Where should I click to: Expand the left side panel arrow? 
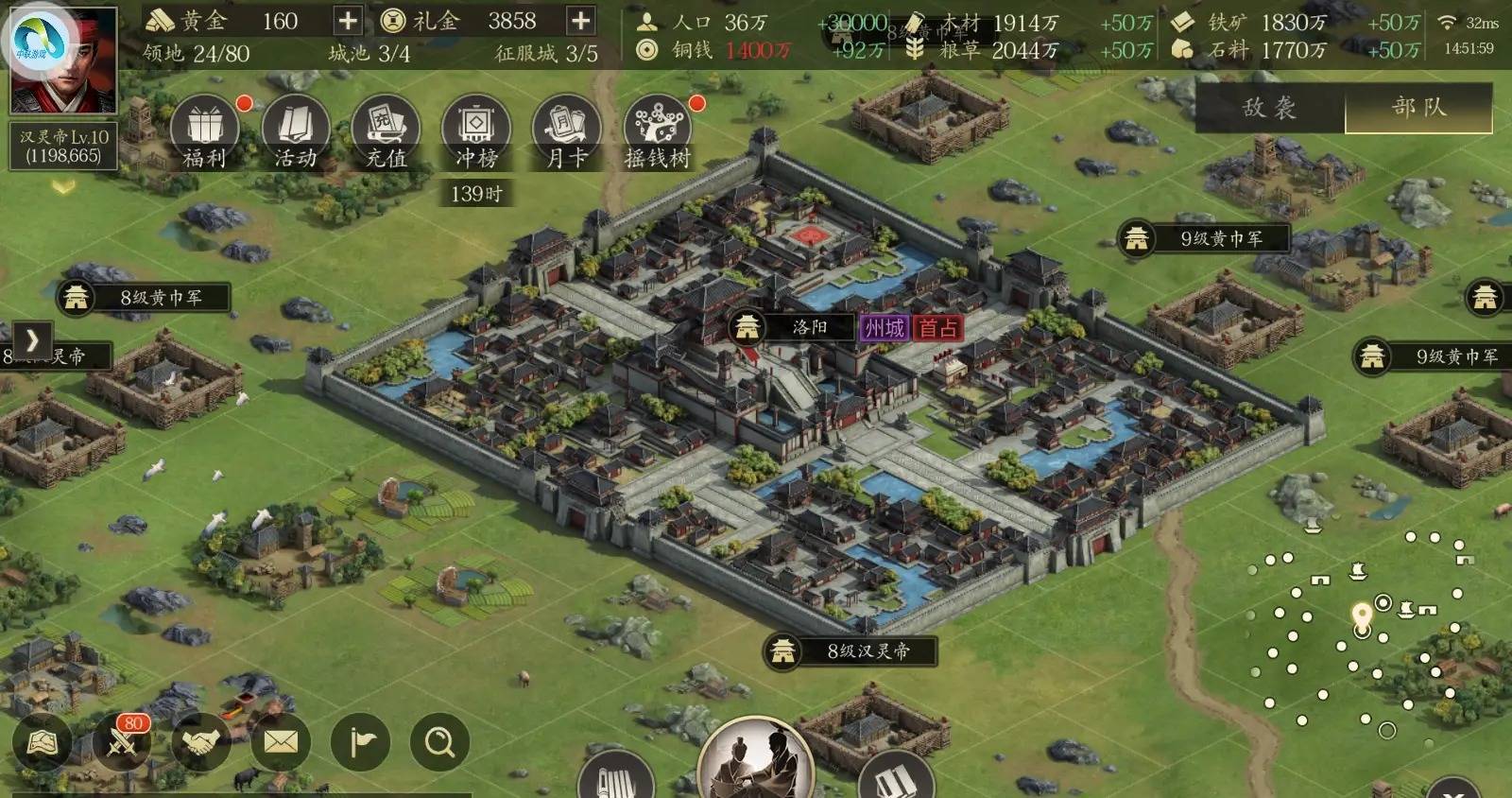click(32, 339)
